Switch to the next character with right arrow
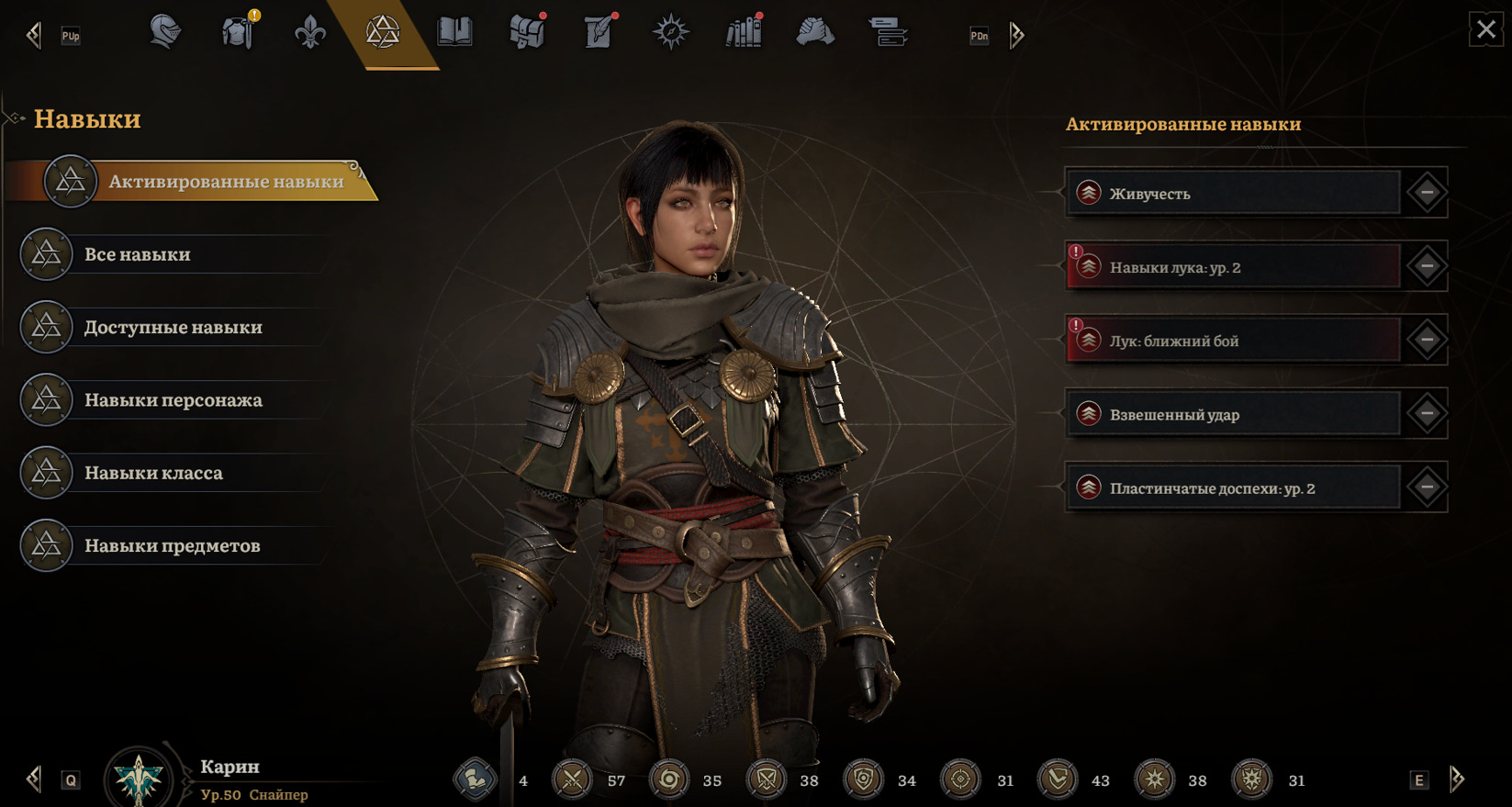 [x=1457, y=779]
